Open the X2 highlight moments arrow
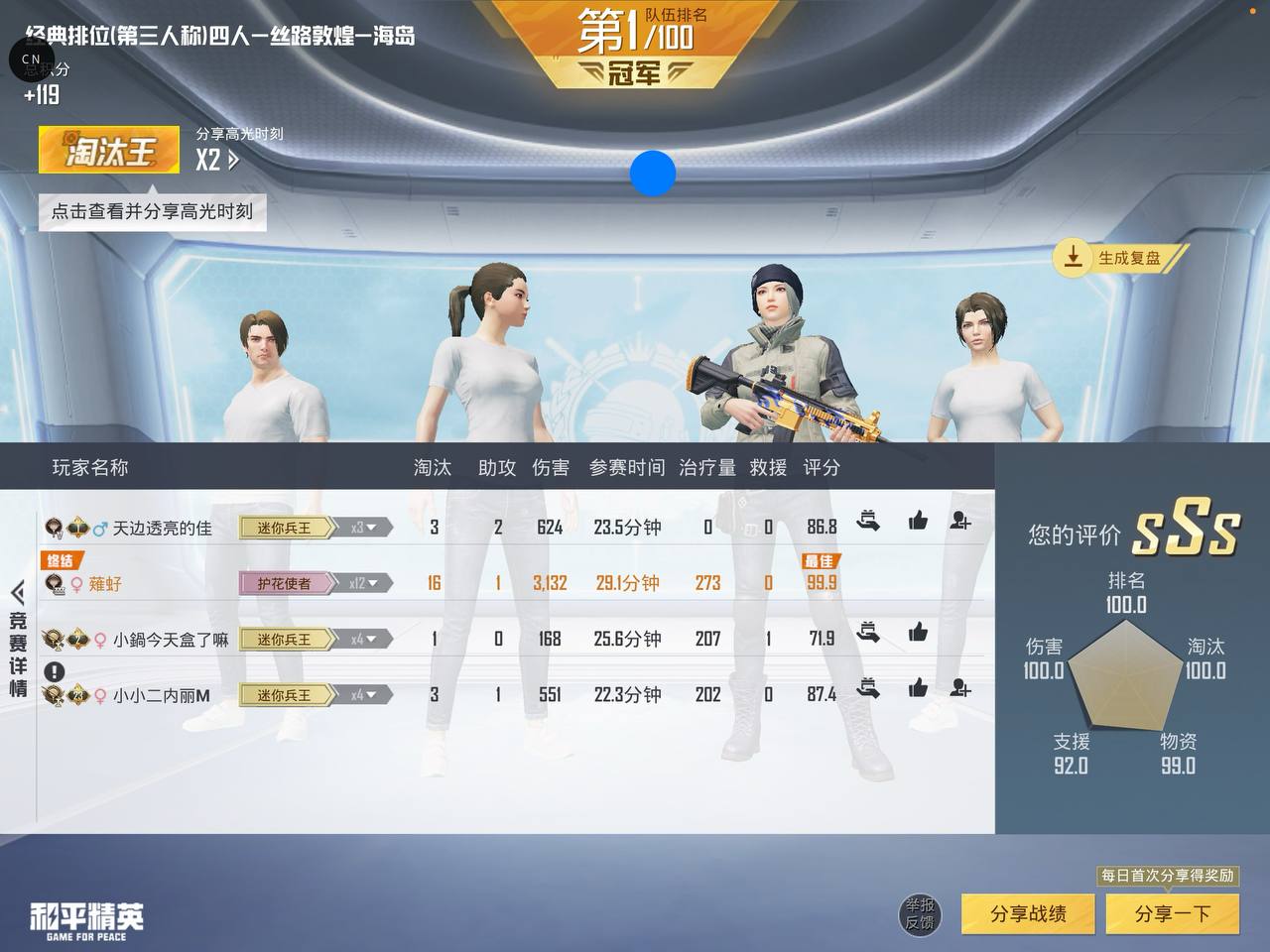 [218, 160]
